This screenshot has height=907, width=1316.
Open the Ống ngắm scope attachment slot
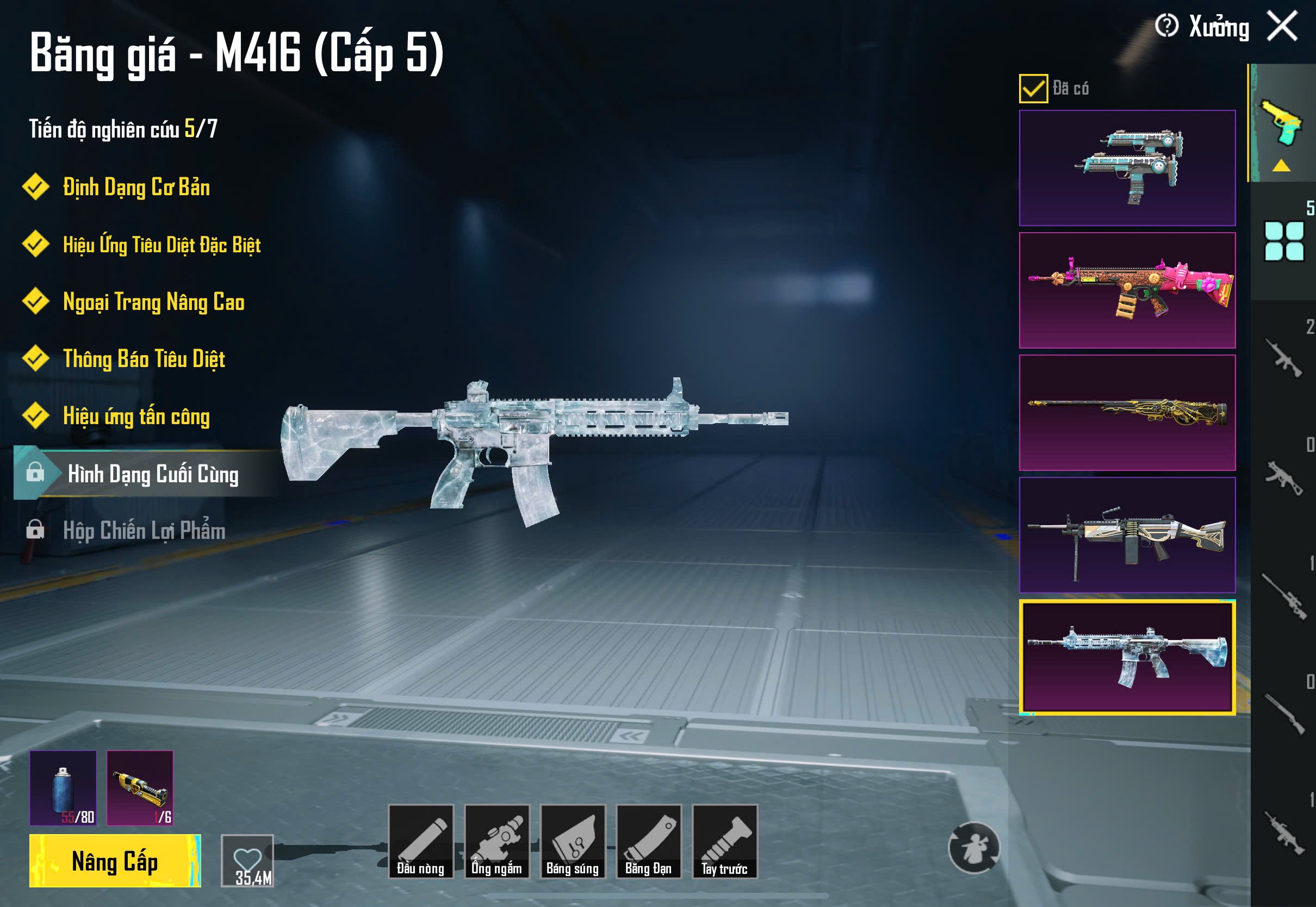[x=496, y=842]
